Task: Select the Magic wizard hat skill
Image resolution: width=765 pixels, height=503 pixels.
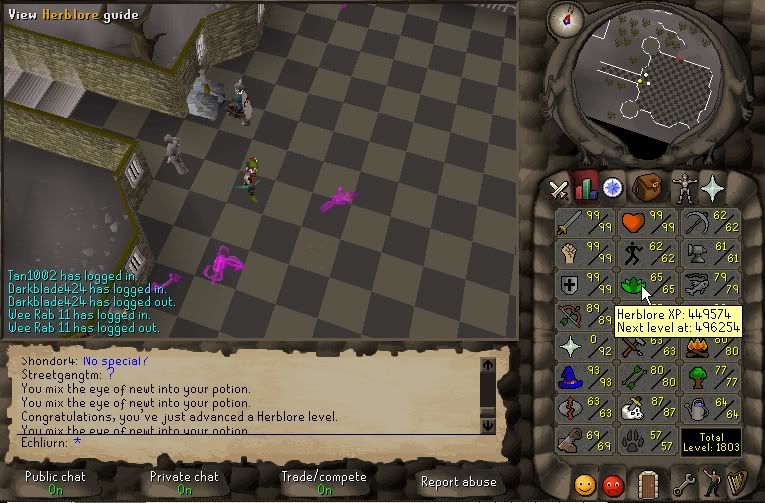Action: (x=584, y=377)
